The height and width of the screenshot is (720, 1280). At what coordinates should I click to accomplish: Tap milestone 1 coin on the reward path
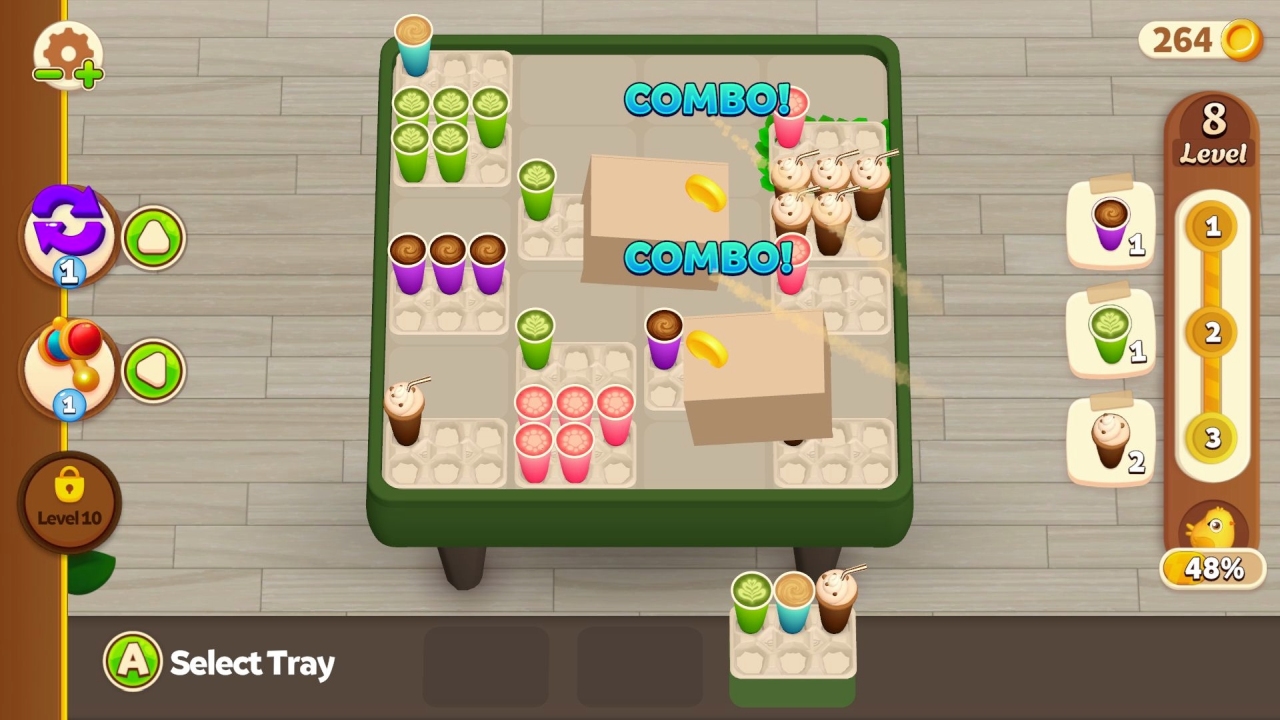tap(1212, 228)
